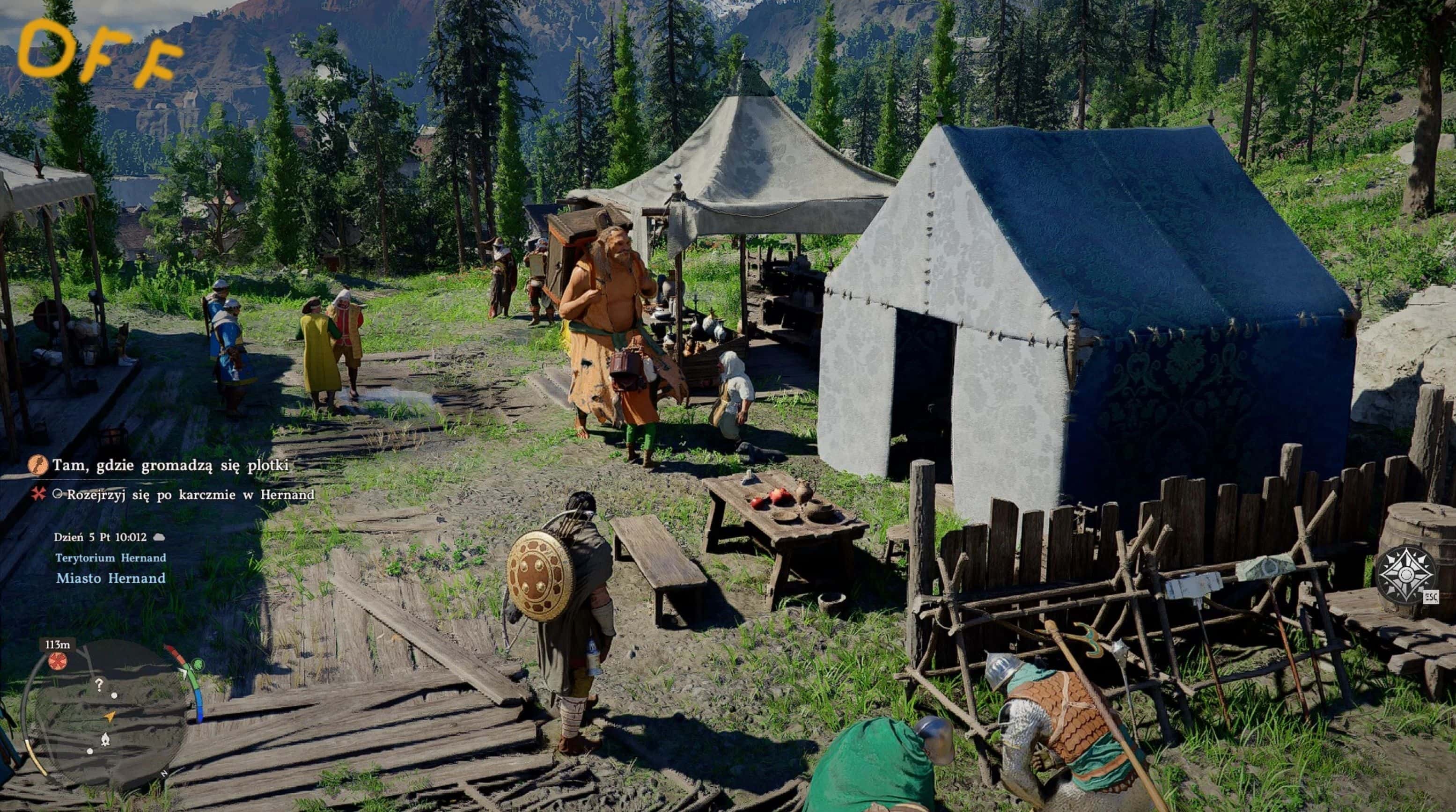Click the green head icon beside the minimap
The image size is (1456, 812).
click(197, 665)
